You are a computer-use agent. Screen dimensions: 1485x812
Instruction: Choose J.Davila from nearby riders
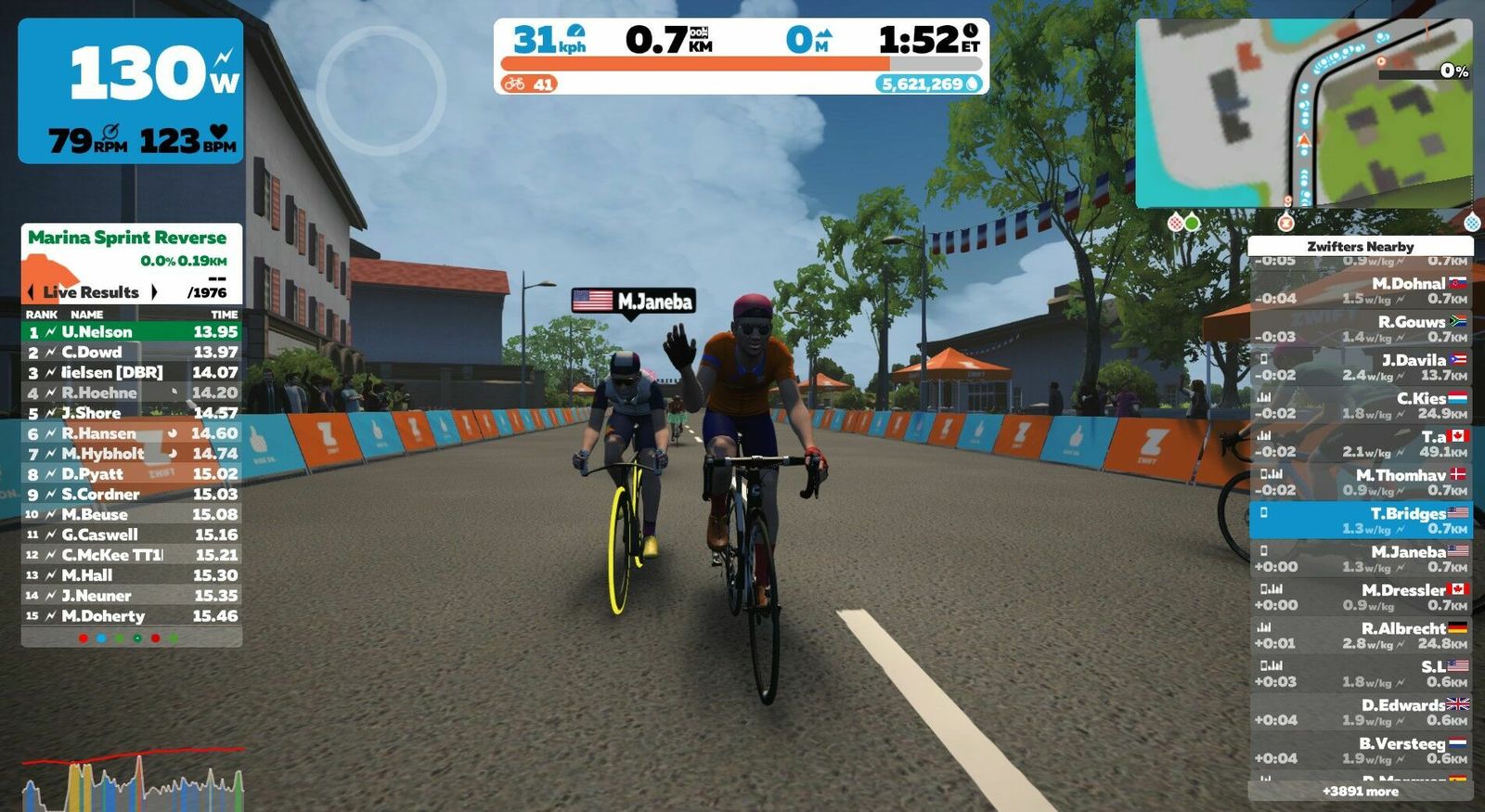pyautogui.click(x=1361, y=367)
